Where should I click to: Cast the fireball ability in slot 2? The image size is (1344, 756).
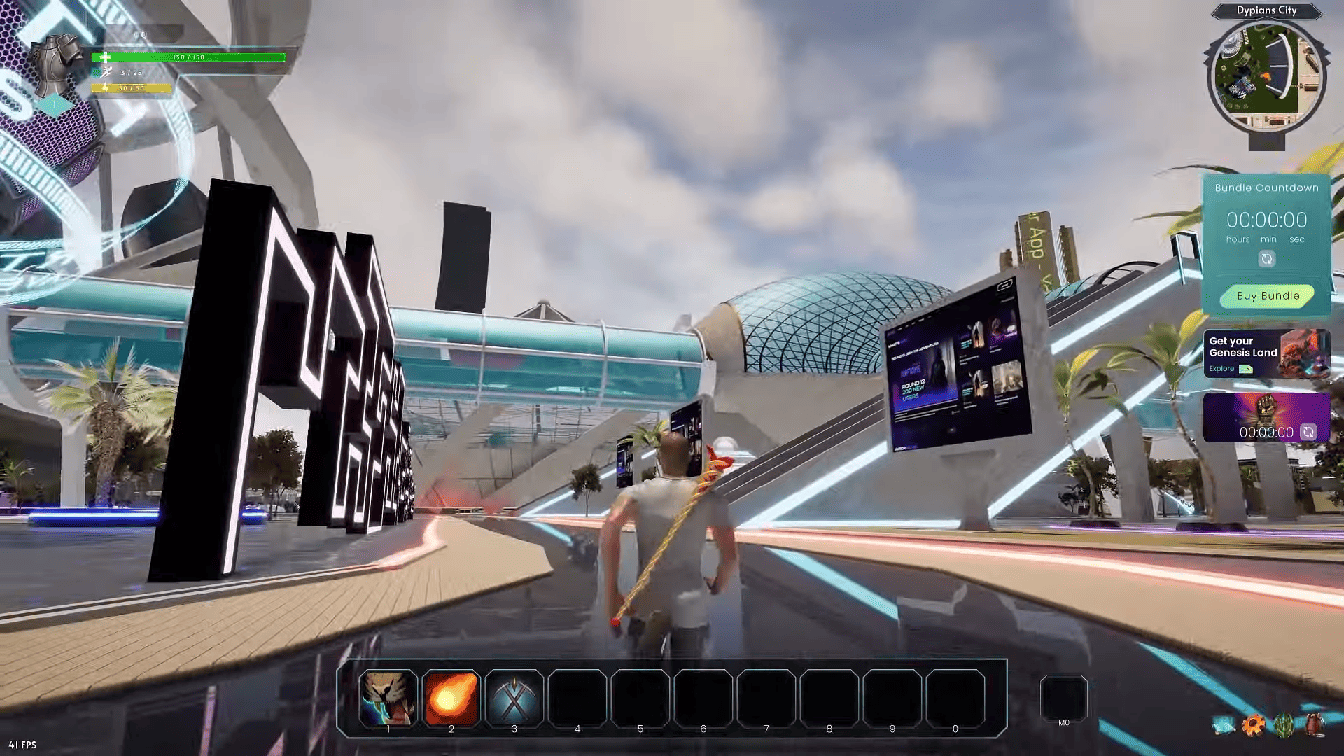click(452, 697)
